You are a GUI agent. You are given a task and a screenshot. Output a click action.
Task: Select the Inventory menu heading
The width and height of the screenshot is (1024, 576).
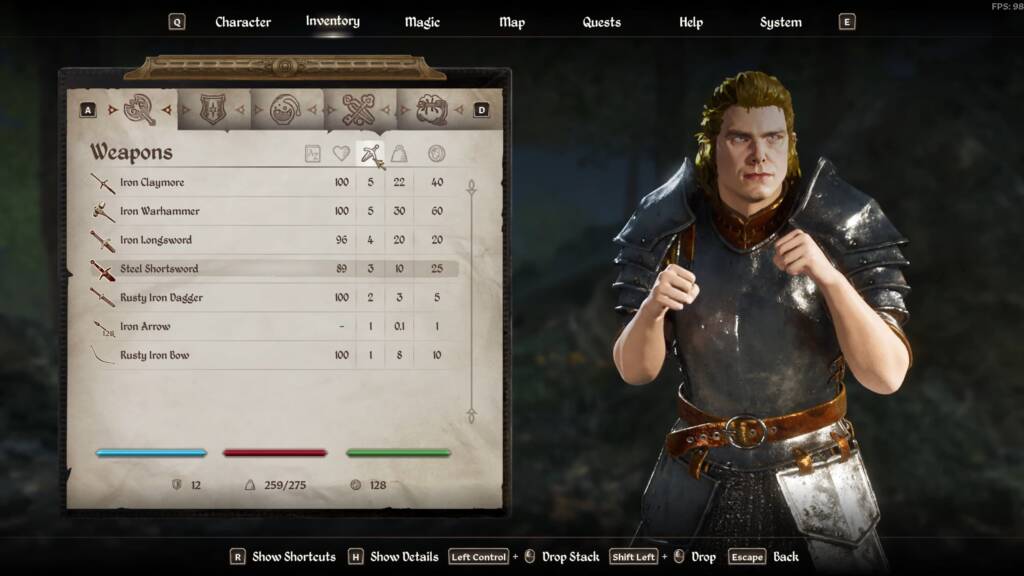(332, 21)
